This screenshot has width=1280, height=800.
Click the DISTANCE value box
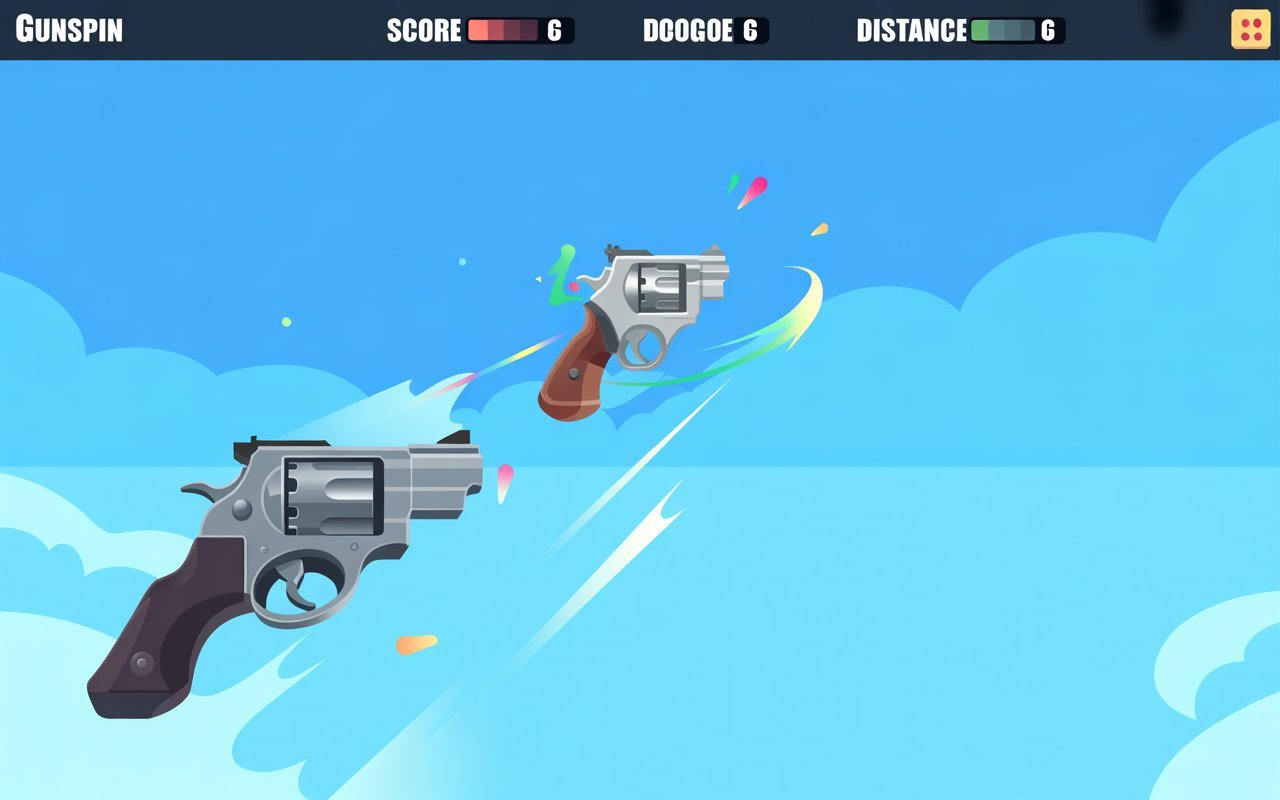tap(1046, 31)
